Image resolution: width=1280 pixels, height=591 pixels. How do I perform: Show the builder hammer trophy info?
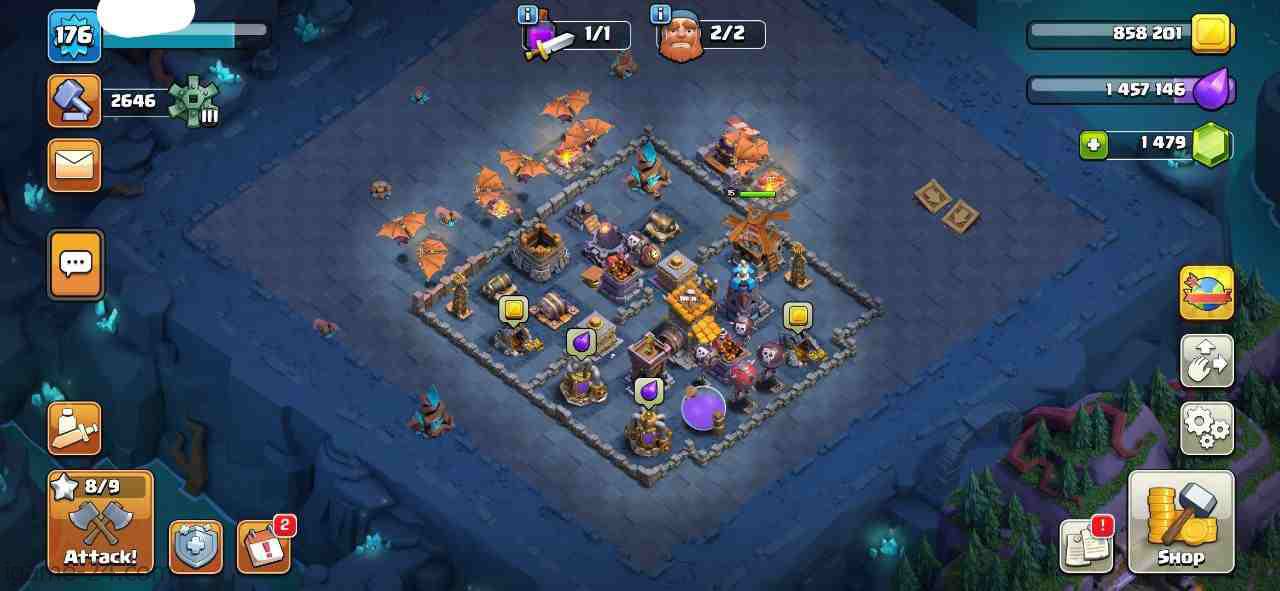tap(75, 100)
